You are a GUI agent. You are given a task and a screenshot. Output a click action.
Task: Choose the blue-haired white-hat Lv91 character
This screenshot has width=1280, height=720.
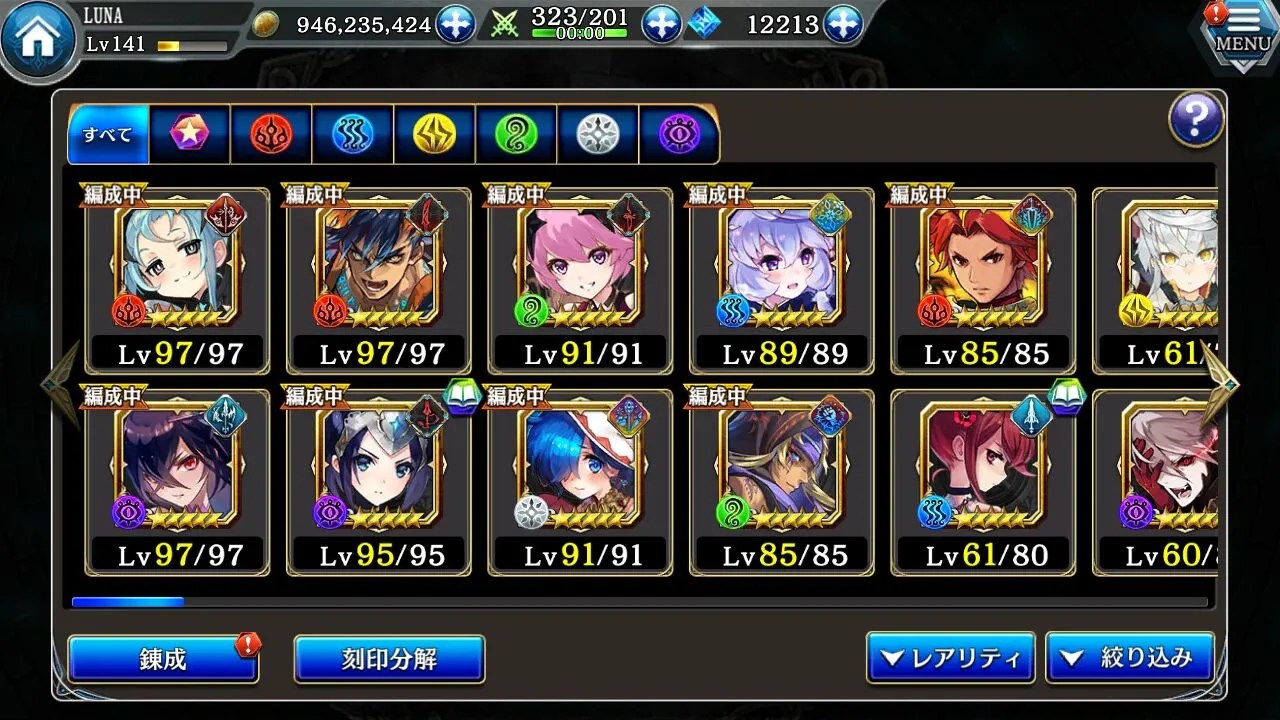tap(580, 482)
